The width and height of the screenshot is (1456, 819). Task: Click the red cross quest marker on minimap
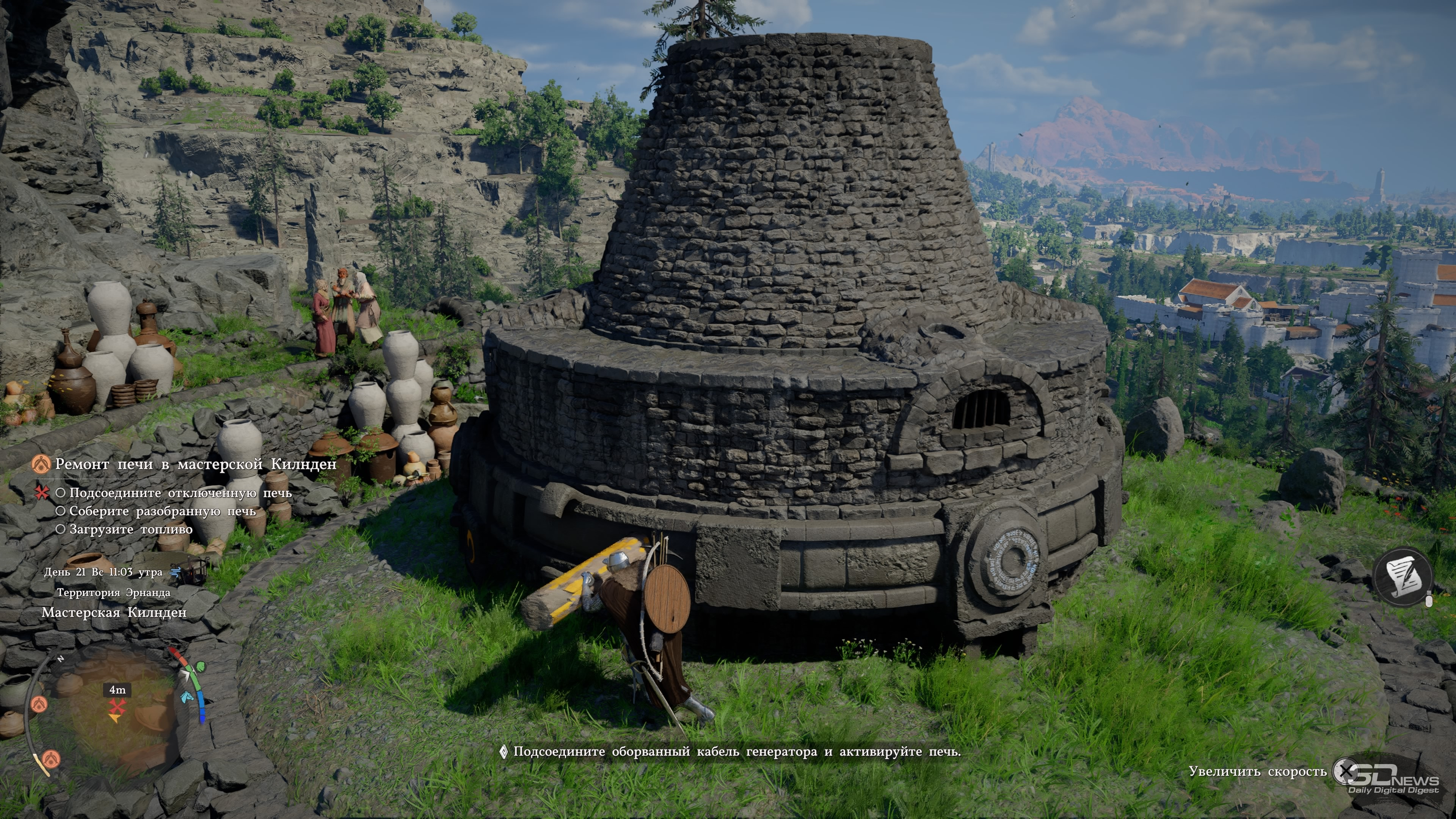pyautogui.click(x=117, y=706)
